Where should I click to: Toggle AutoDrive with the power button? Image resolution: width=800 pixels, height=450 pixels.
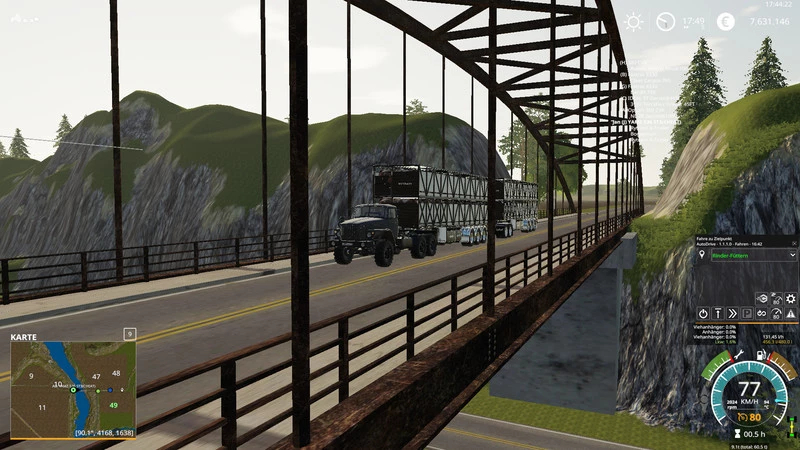[x=703, y=313]
